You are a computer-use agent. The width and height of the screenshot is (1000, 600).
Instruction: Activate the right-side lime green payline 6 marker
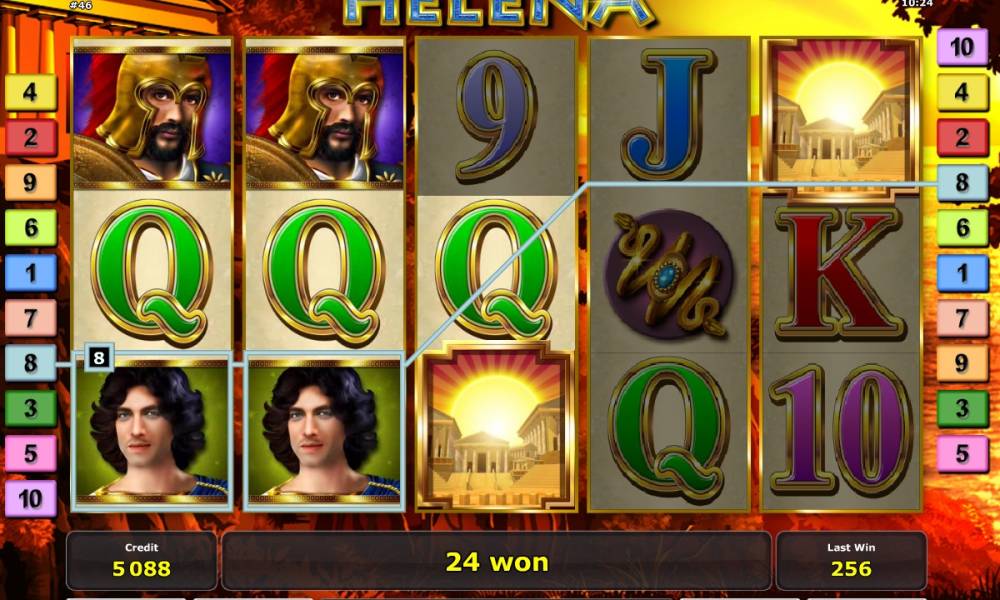pyautogui.click(x=962, y=228)
